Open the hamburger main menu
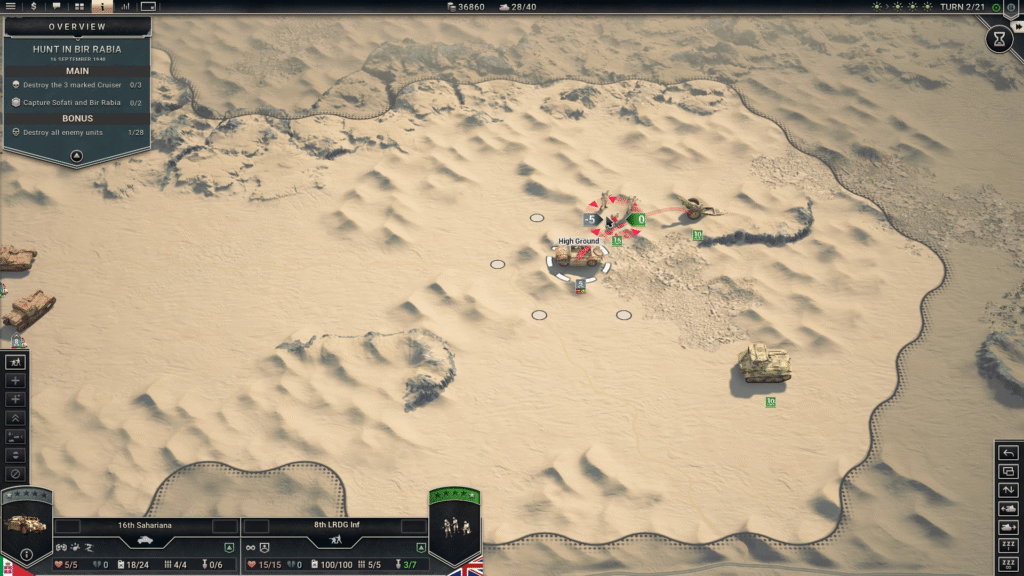 point(11,7)
